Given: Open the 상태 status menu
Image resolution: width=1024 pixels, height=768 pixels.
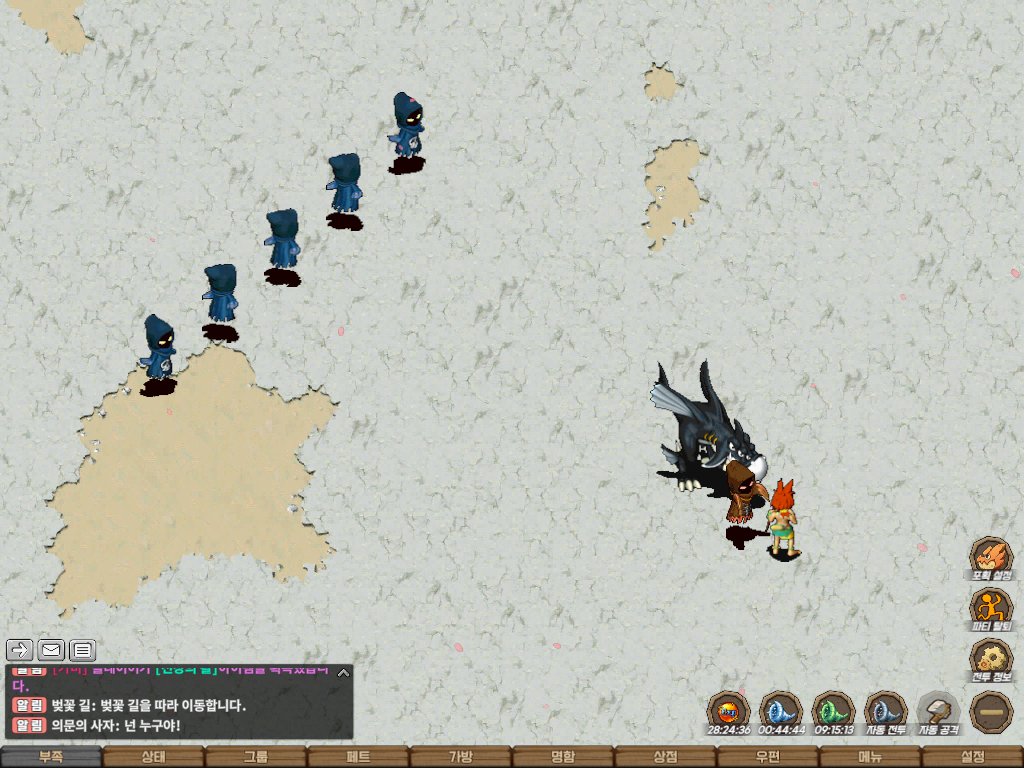Looking at the screenshot, I should (x=153, y=757).
